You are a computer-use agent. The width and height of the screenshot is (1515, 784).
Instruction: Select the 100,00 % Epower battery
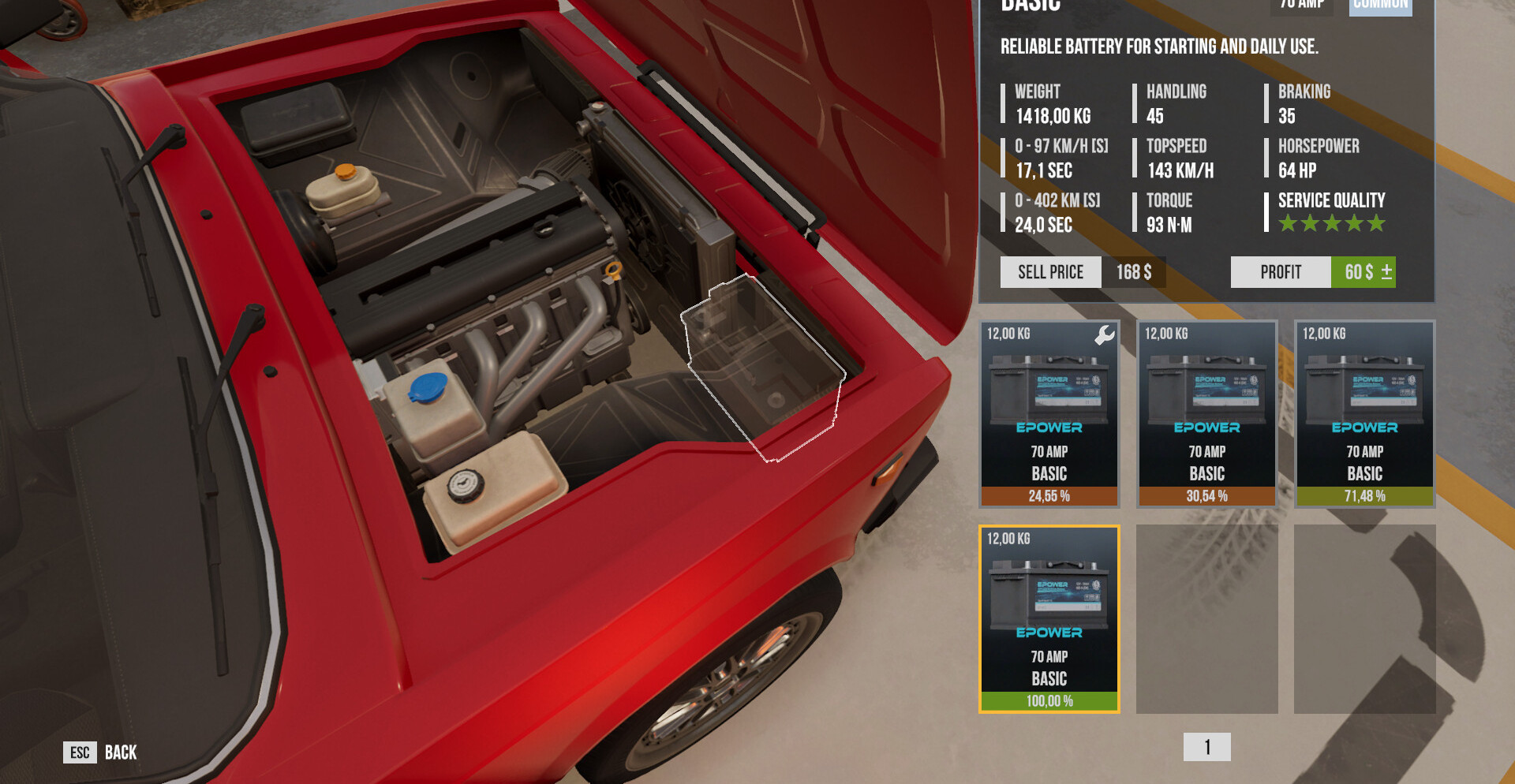(1049, 618)
